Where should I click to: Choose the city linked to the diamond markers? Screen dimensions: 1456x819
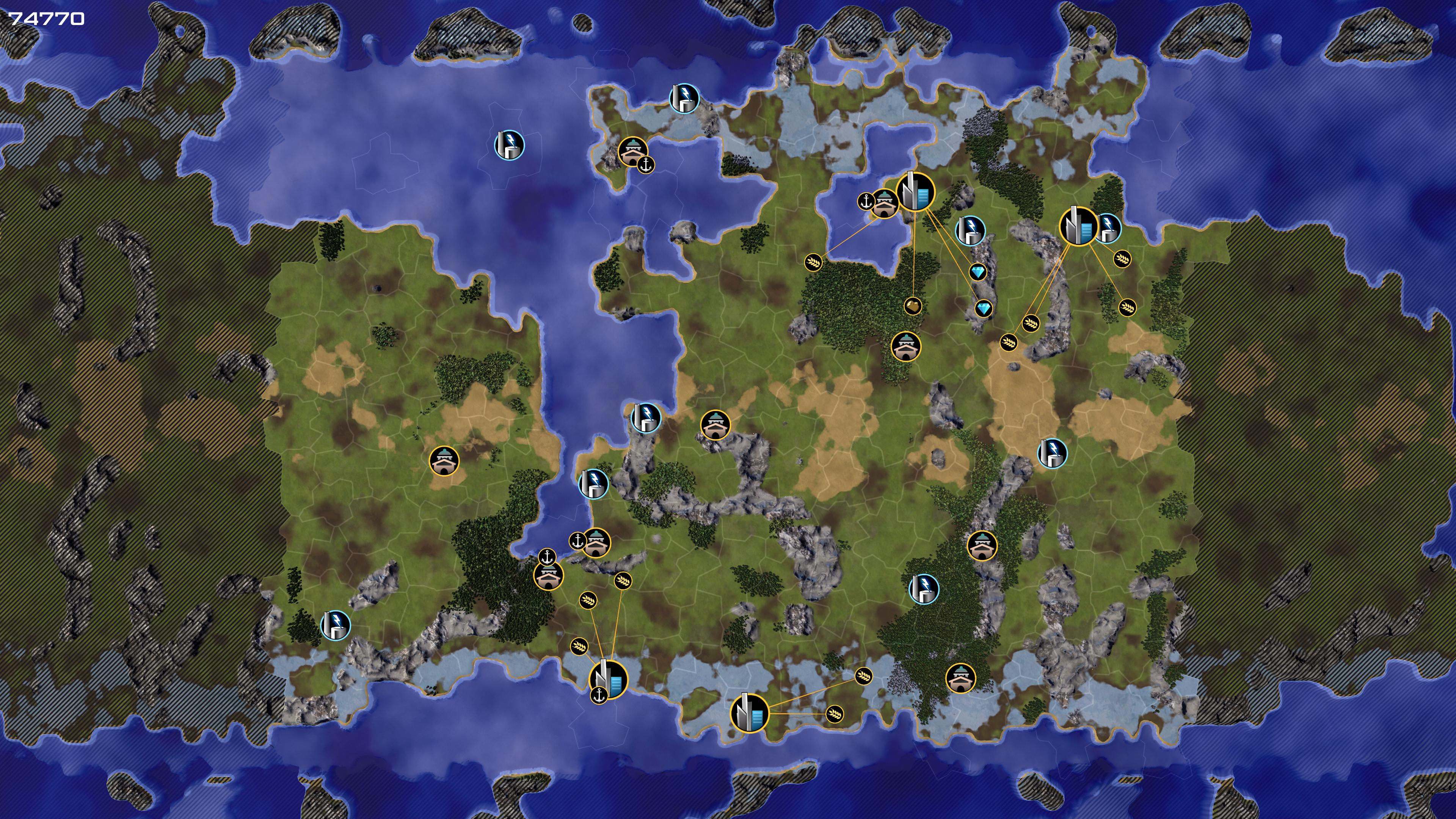915,191
